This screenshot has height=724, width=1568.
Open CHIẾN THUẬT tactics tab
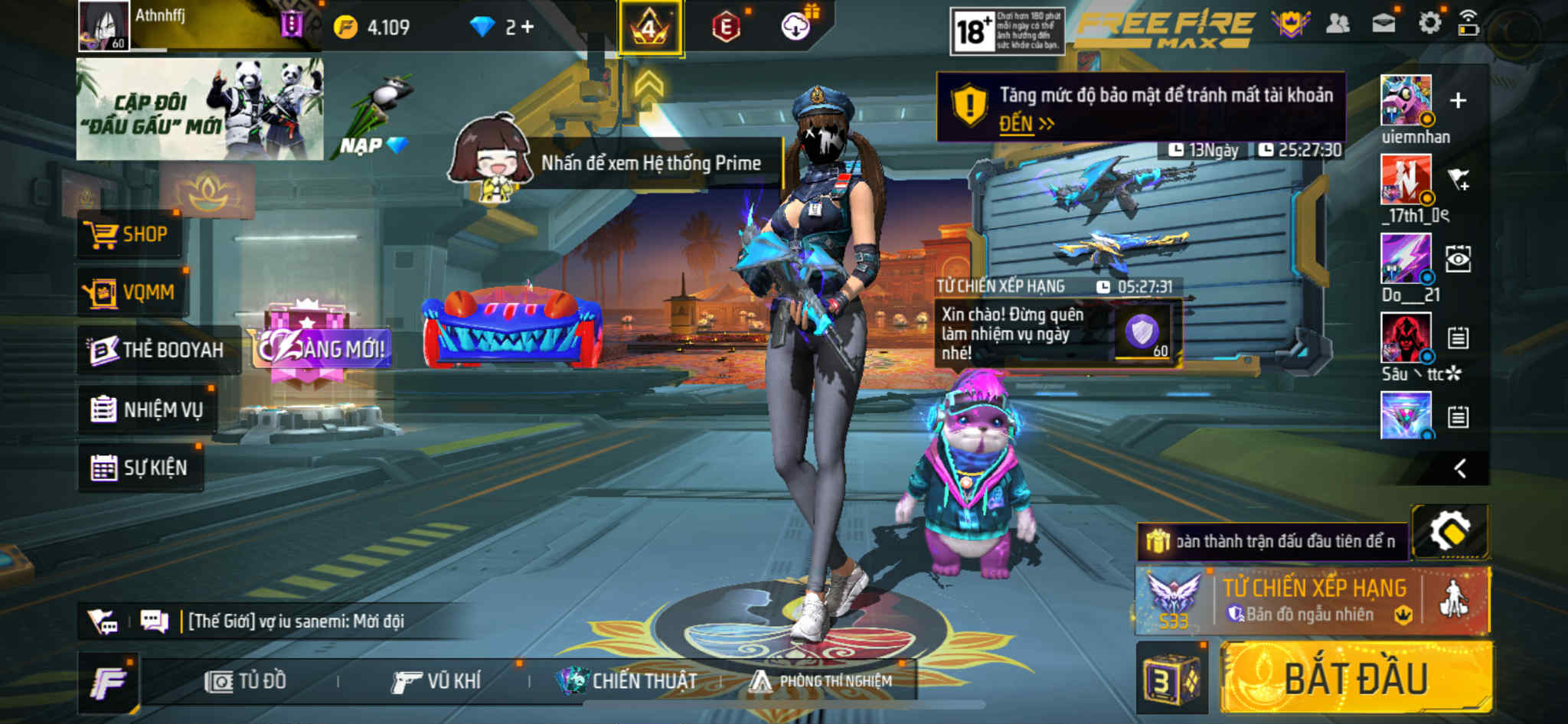[626, 681]
